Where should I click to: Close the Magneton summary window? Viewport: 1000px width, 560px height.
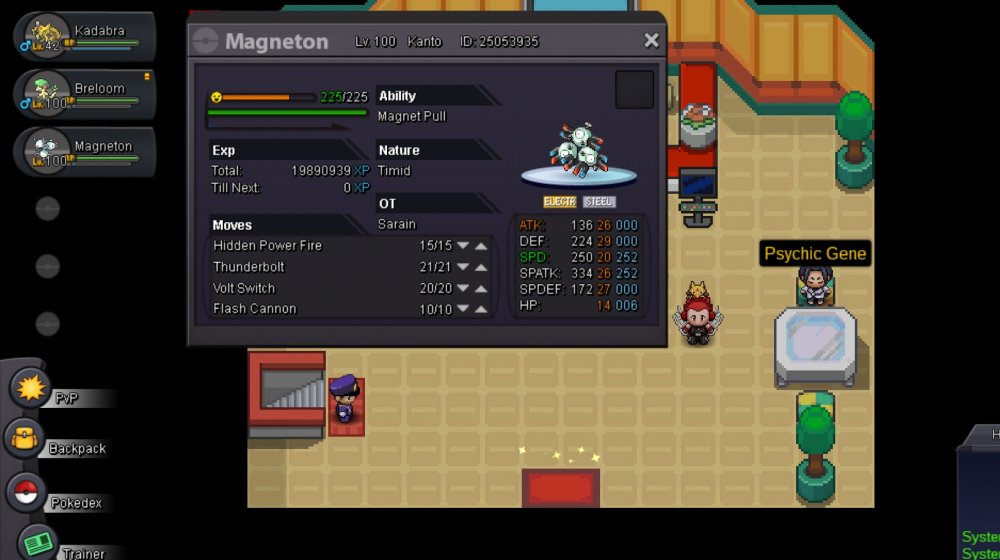tap(651, 41)
